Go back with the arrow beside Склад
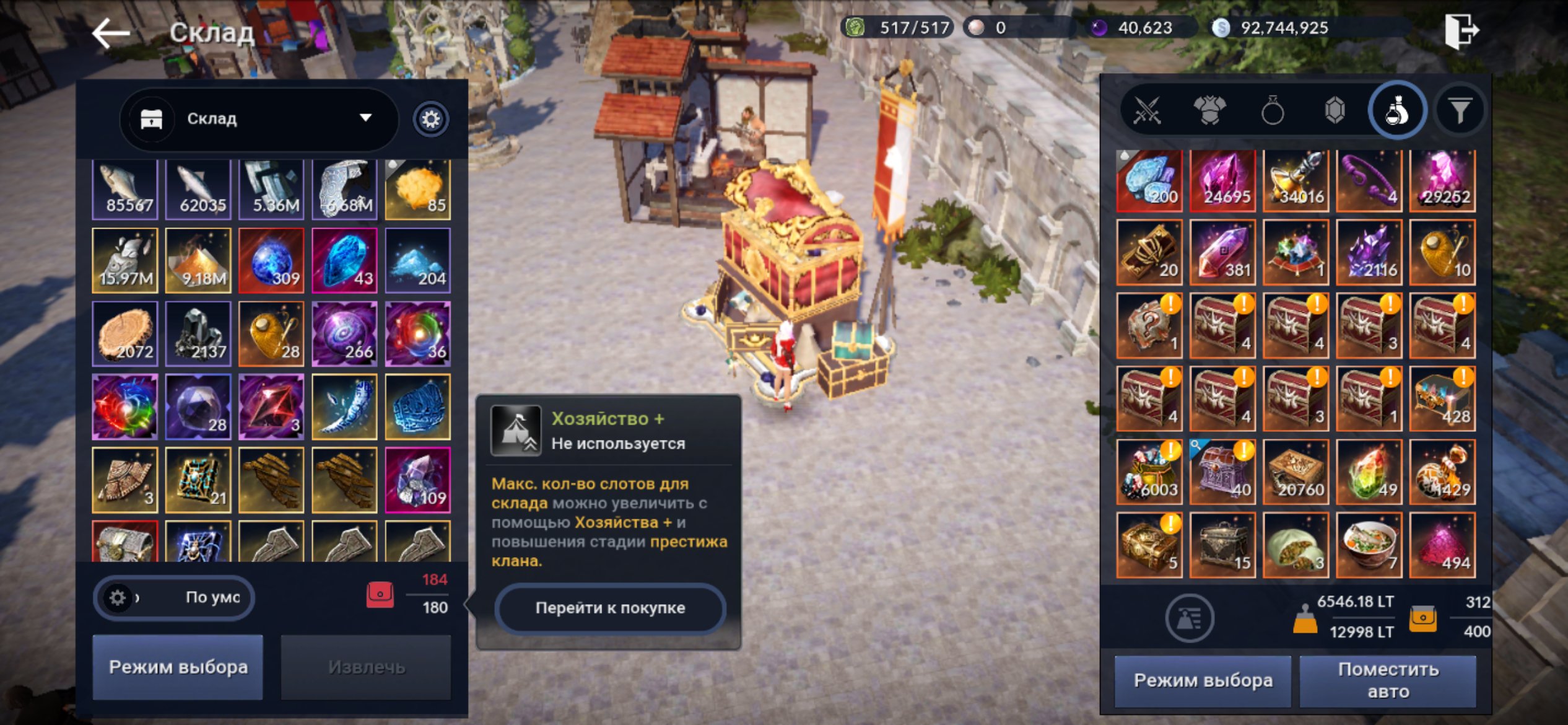Viewport: 1568px width, 725px height. 110,32
